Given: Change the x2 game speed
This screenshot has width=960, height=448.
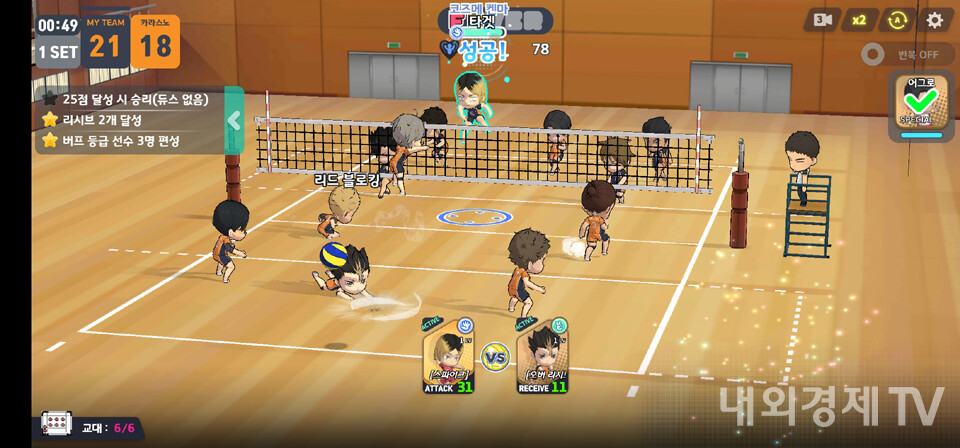Looking at the screenshot, I should (859, 20).
